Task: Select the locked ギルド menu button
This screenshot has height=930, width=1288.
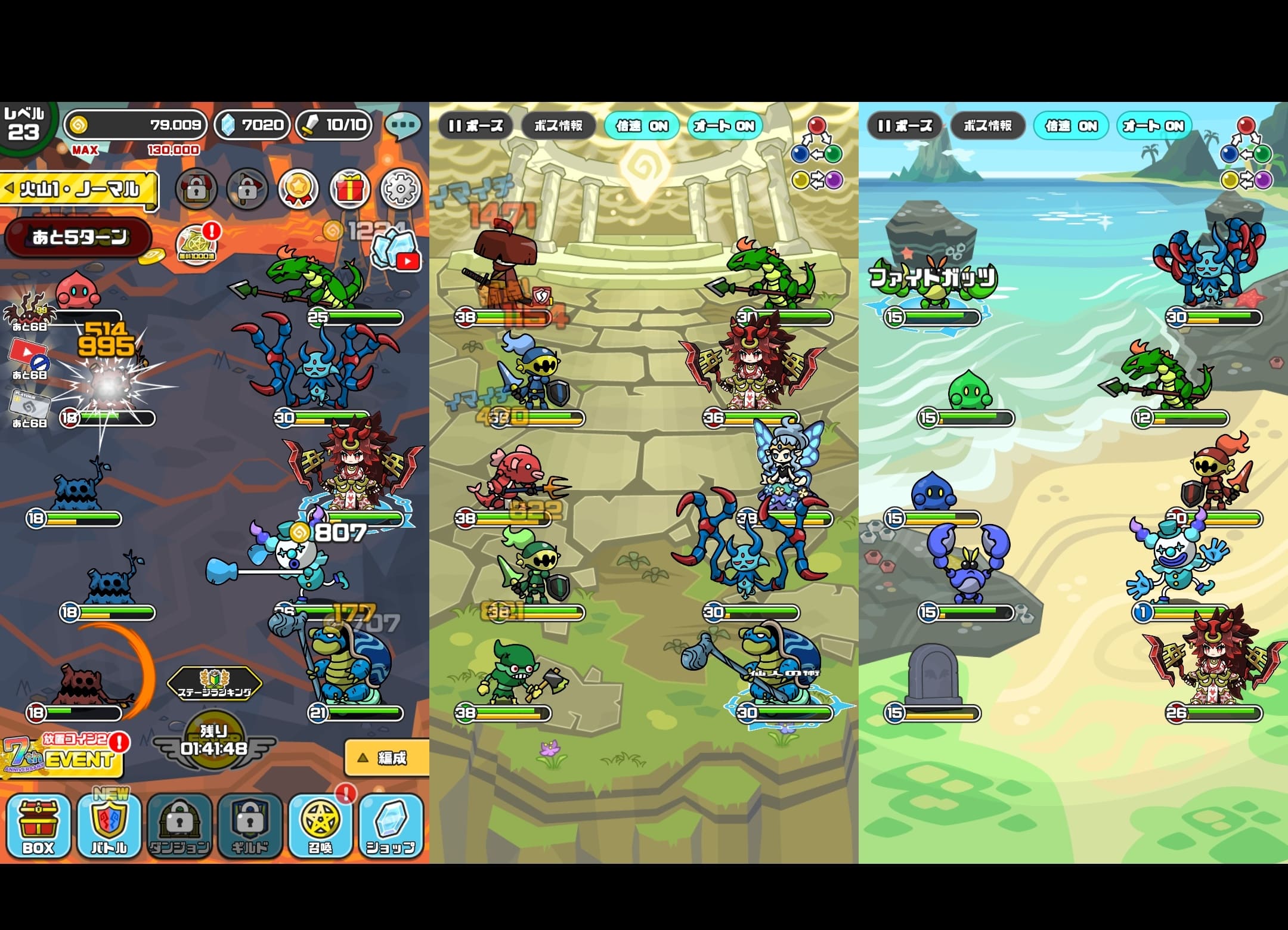Action: [250, 826]
